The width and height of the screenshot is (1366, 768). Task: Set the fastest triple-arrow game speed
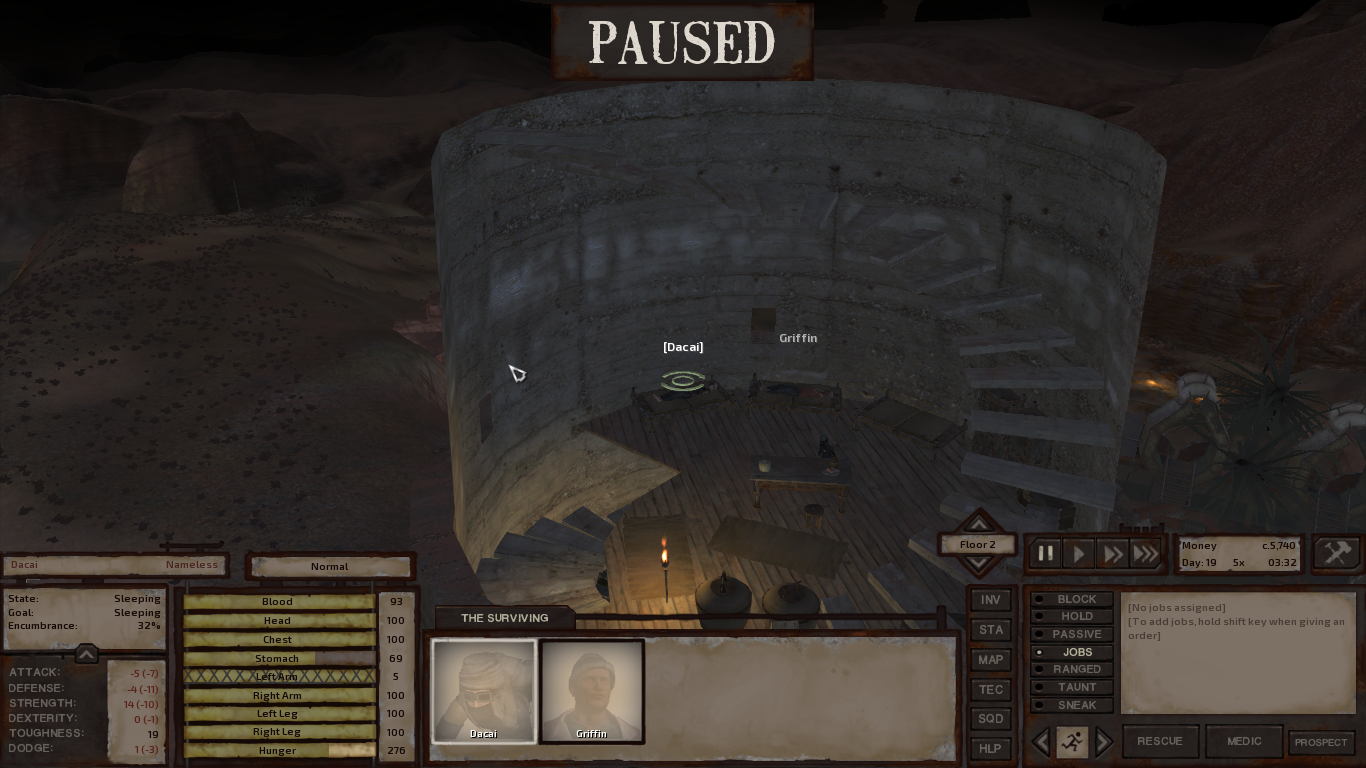click(x=1146, y=554)
